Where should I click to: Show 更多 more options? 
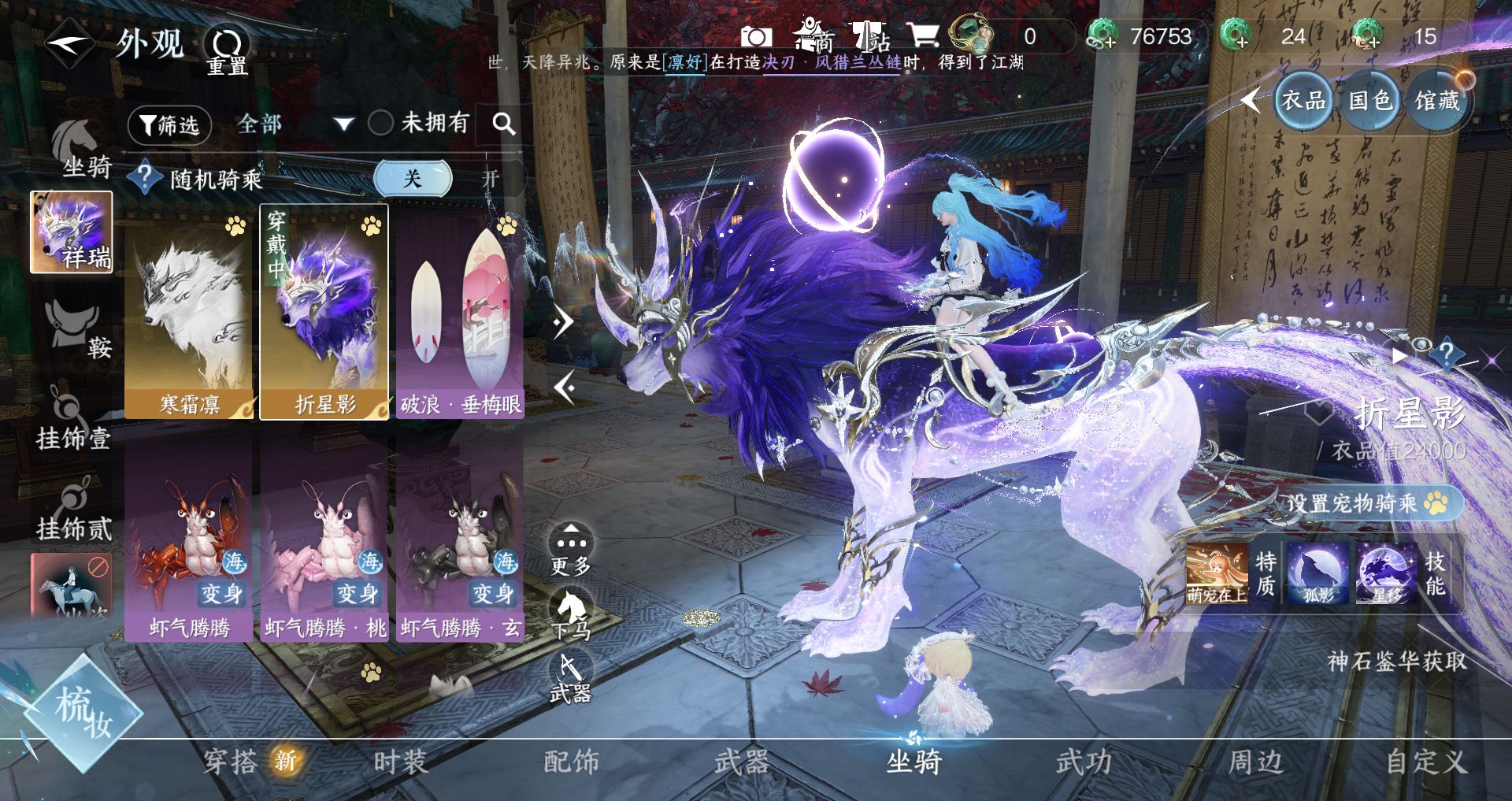coord(571,549)
